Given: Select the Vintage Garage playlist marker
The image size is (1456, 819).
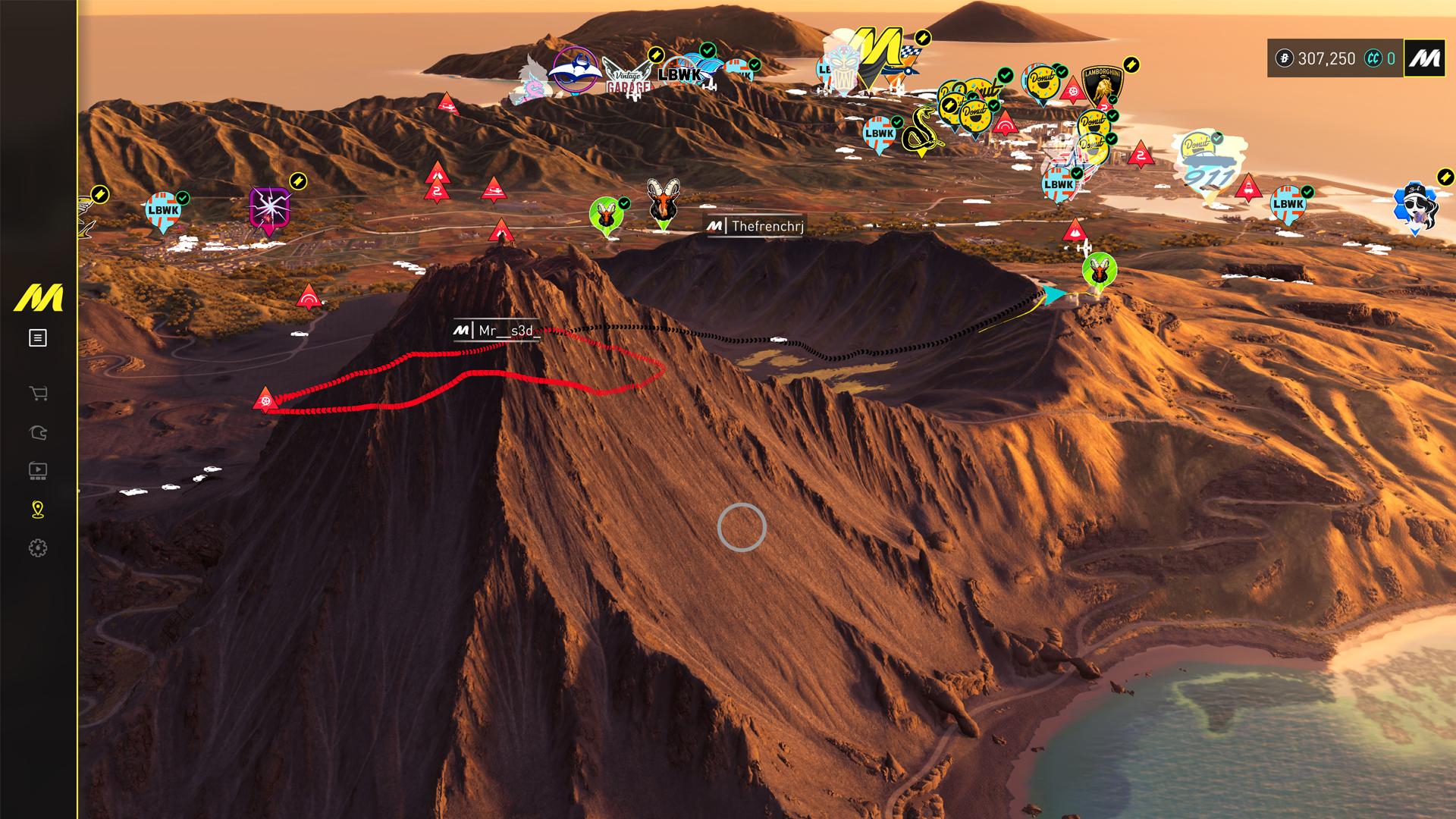Looking at the screenshot, I should [x=629, y=77].
